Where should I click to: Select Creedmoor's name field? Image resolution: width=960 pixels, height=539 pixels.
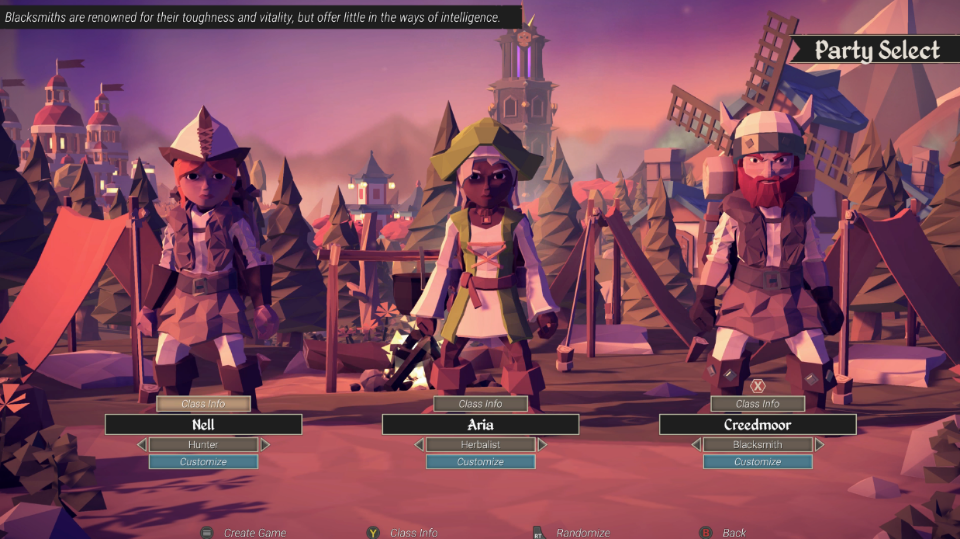[x=757, y=424]
